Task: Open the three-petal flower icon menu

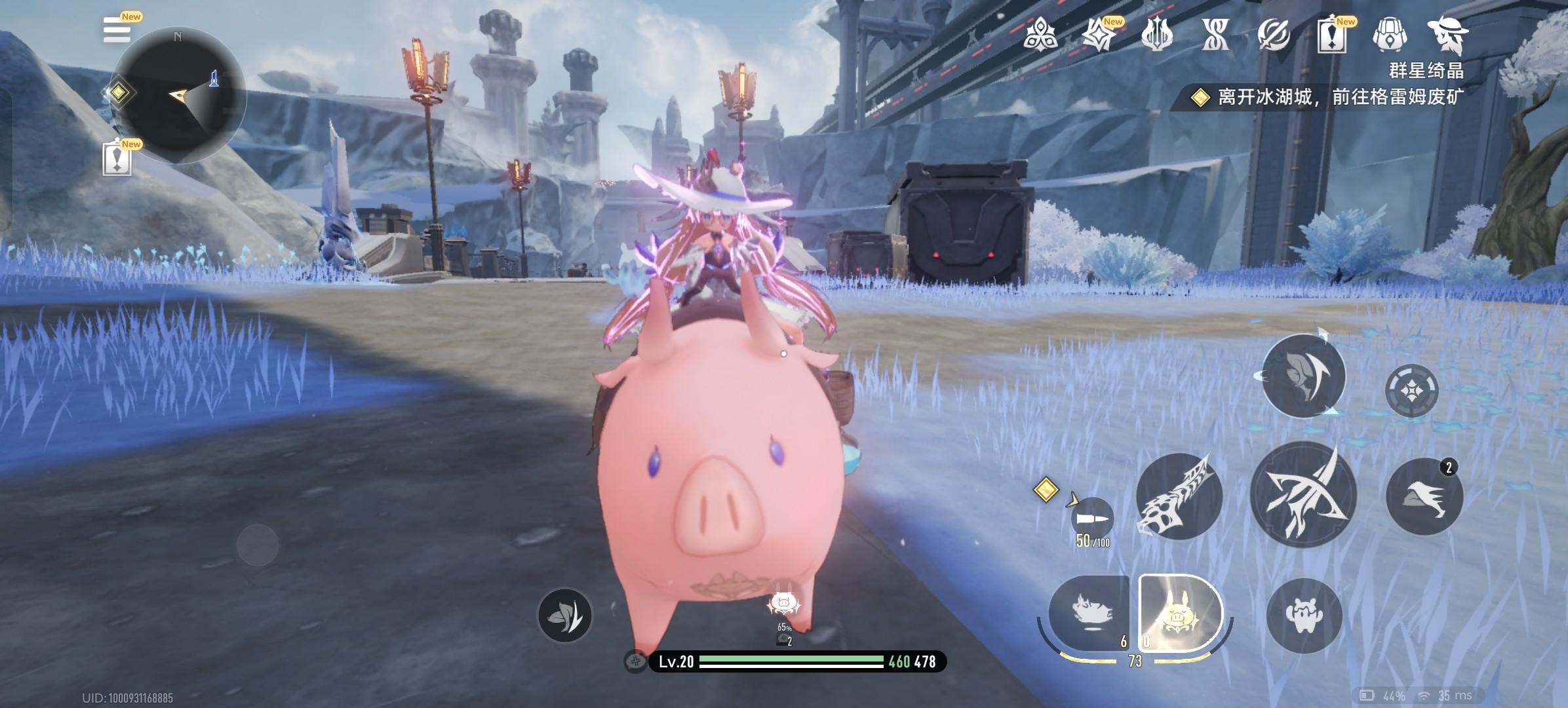Action: 1040,33
